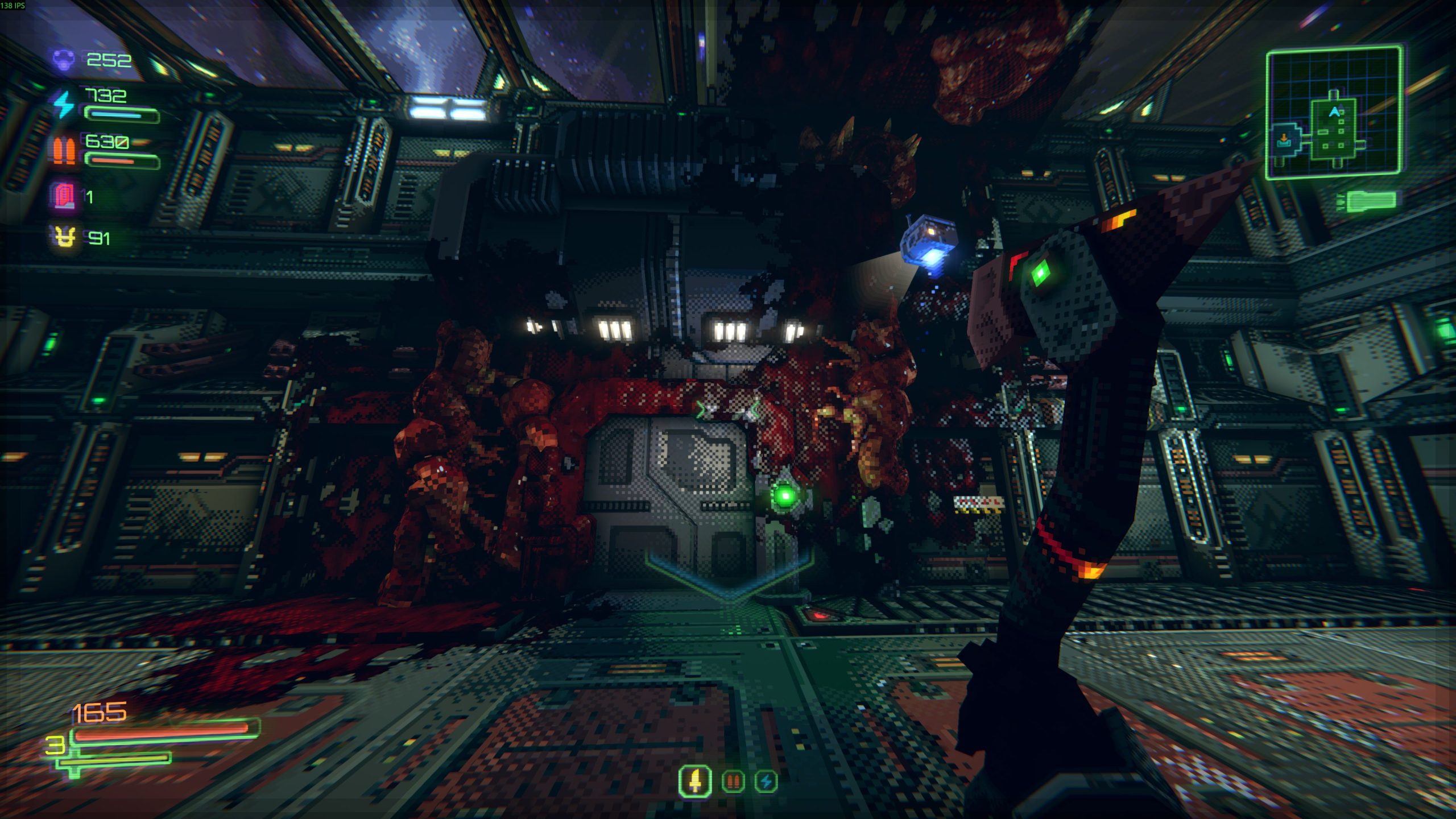
Task: Click the orange download marker on the minimap
Action: (1284, 139)
